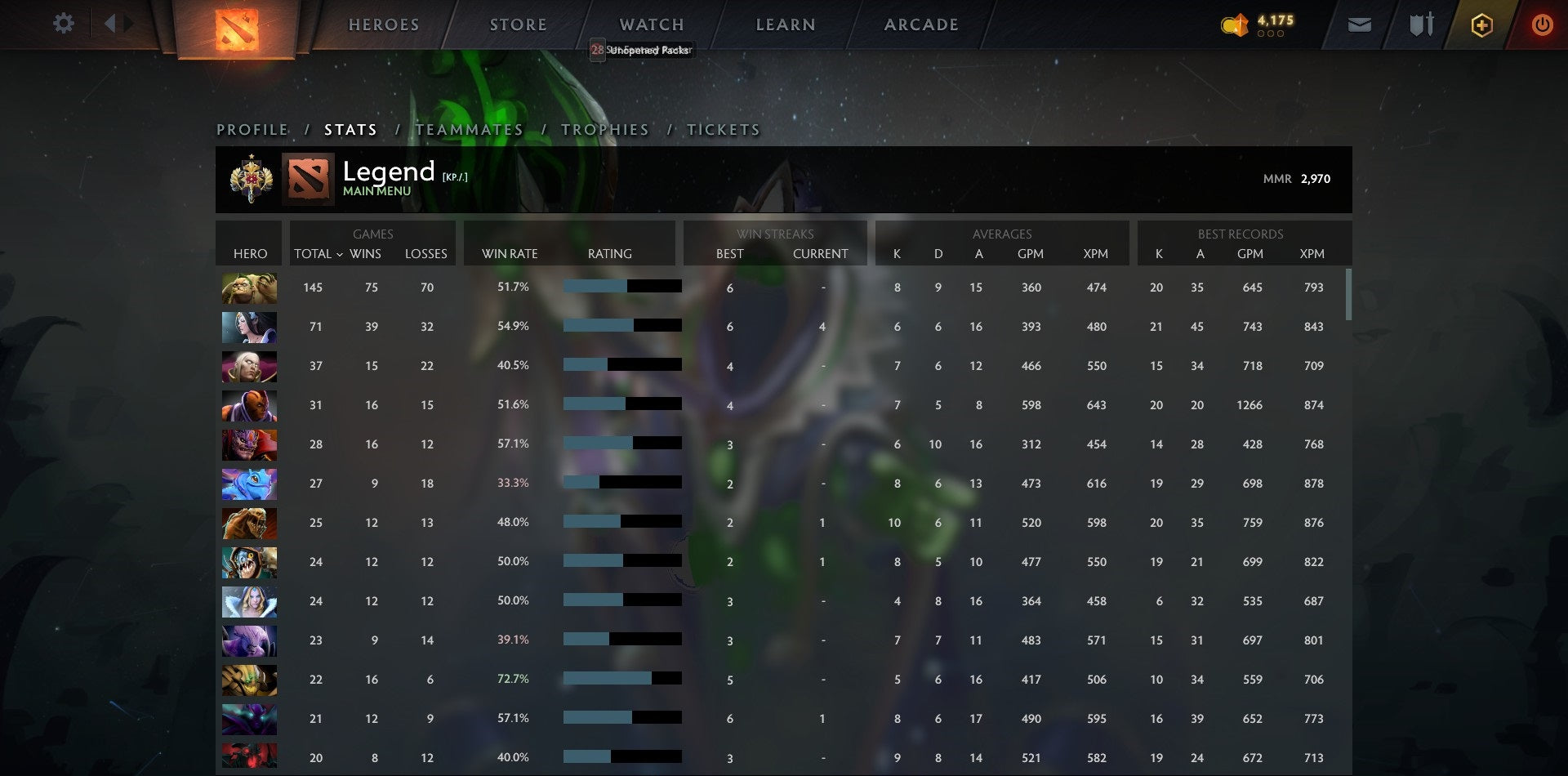The image size is (1568, 776).
Task: Open the ARCADE menu
Action: [921, 24]
